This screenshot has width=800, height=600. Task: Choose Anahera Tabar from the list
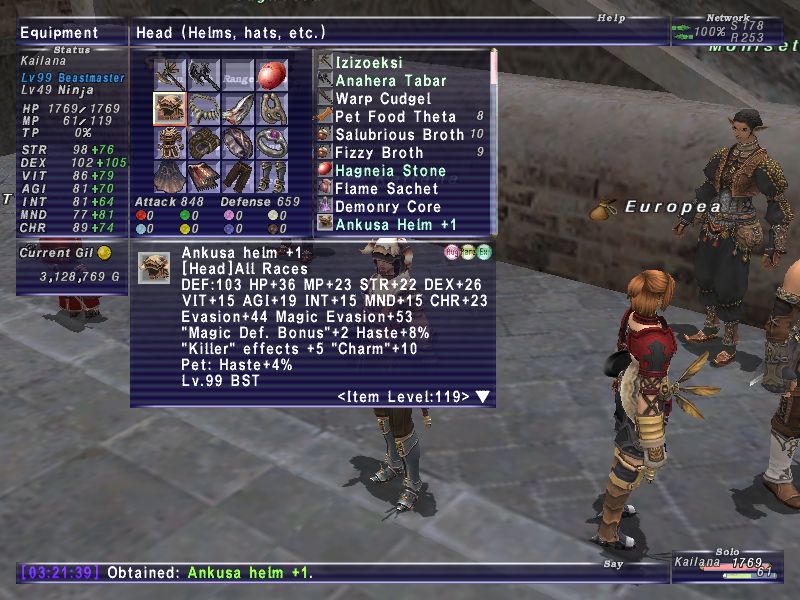tap(390, 80)
